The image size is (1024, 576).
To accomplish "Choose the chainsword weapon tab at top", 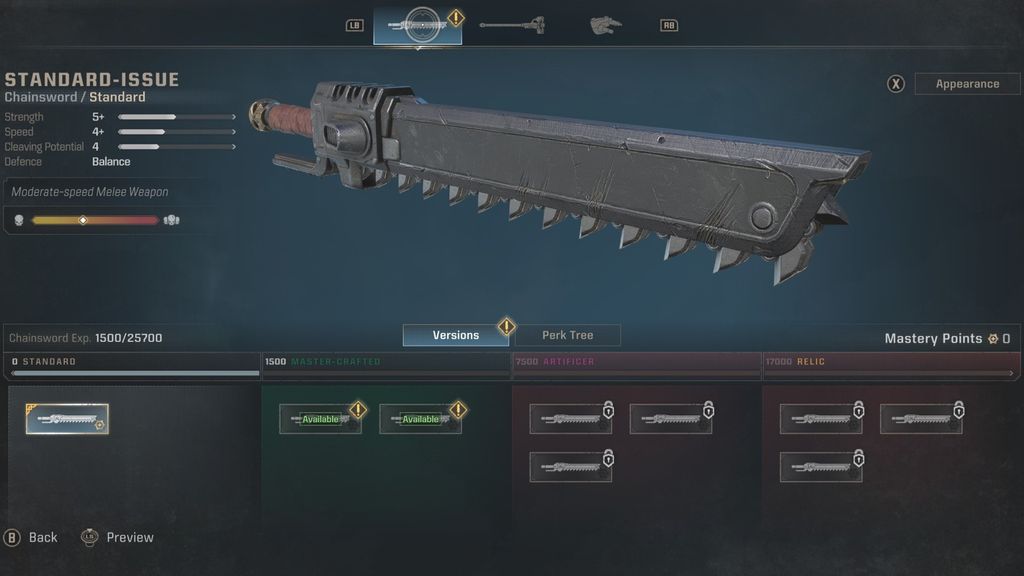I will 417,25.
